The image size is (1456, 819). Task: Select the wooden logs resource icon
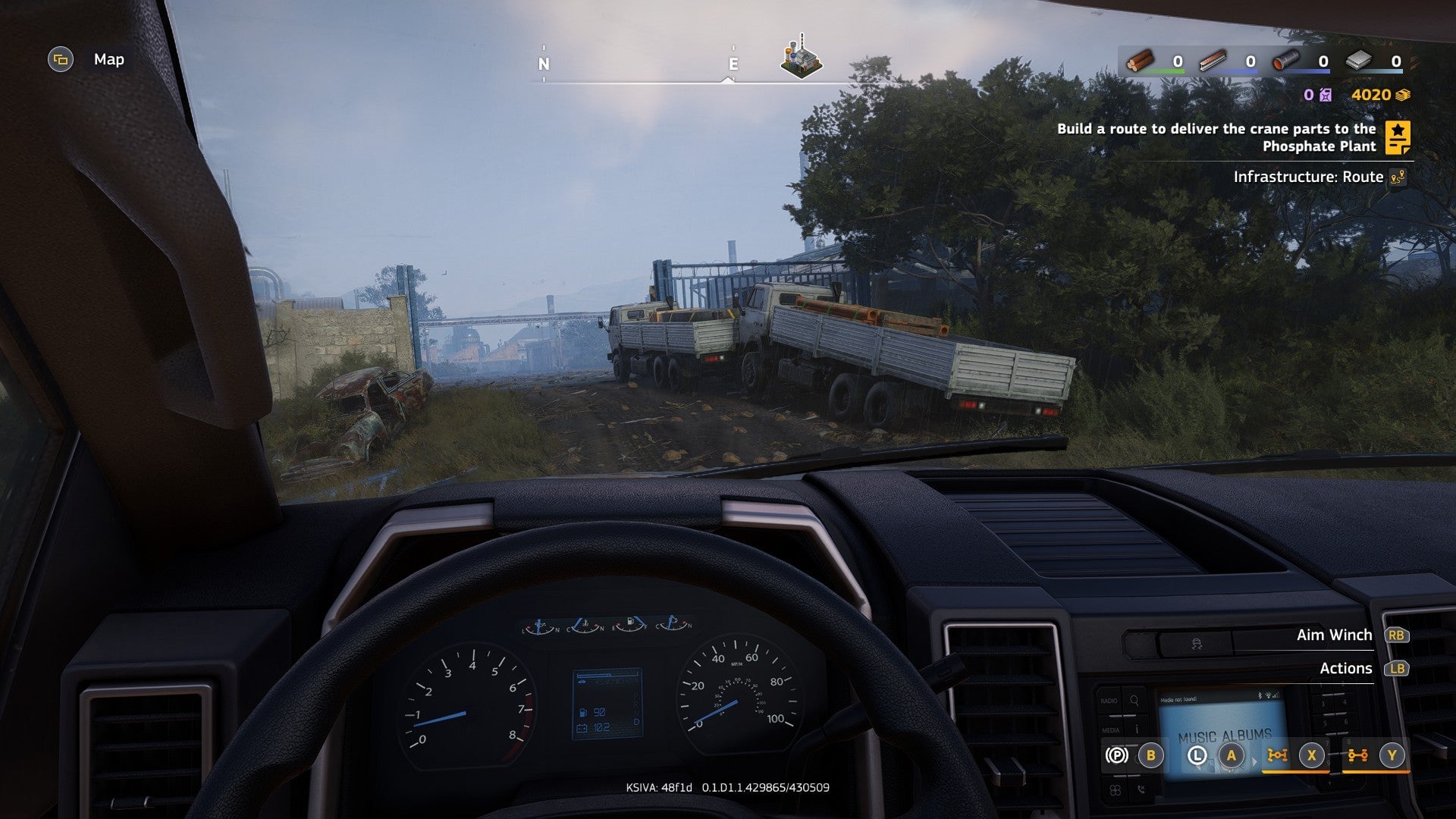[x=1139, y=61]
